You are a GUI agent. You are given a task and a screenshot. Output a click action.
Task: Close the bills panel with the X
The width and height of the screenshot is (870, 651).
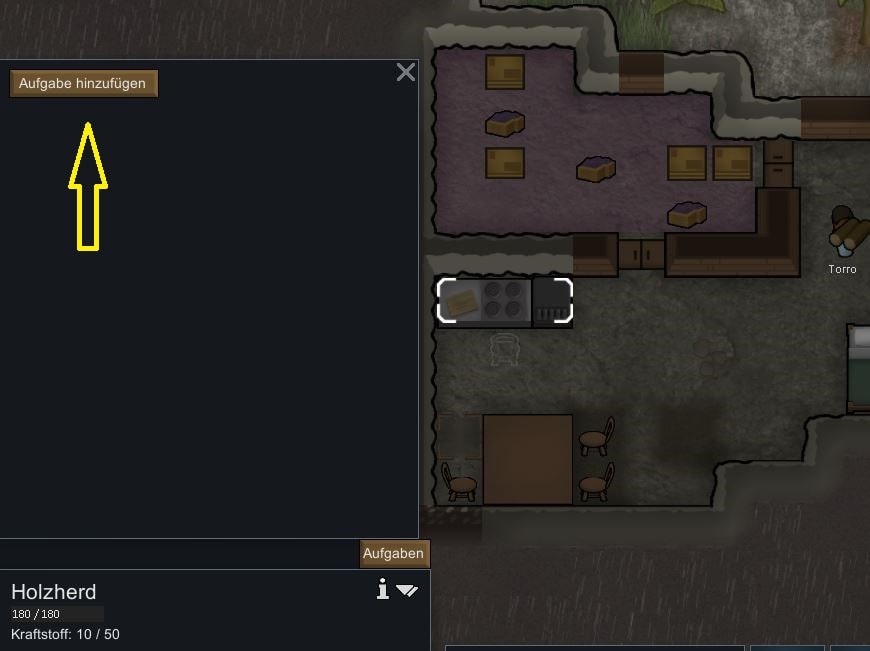click(405, 72)
